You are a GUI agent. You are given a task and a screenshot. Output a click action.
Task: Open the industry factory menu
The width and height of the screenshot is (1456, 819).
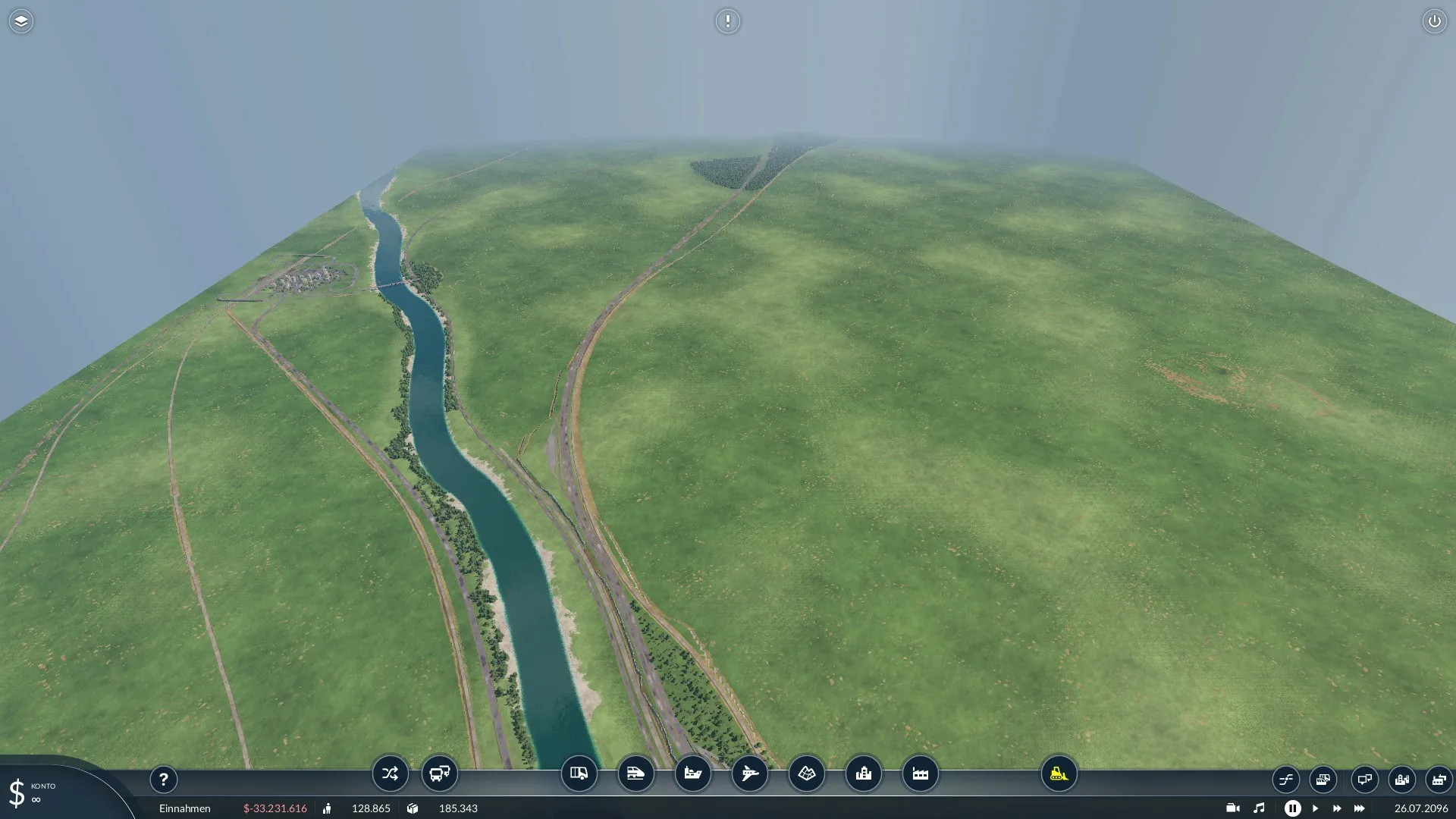(921, 773)
